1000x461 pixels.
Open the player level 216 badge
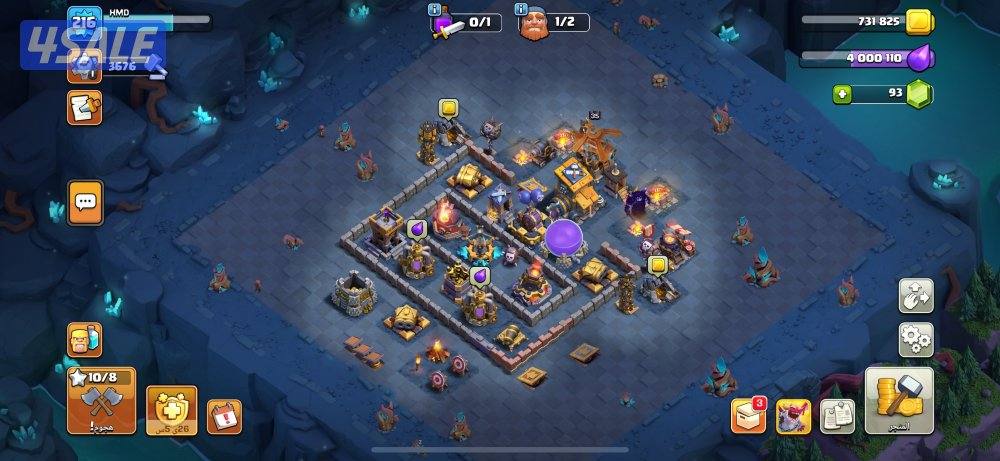click(x=84, y=21)
